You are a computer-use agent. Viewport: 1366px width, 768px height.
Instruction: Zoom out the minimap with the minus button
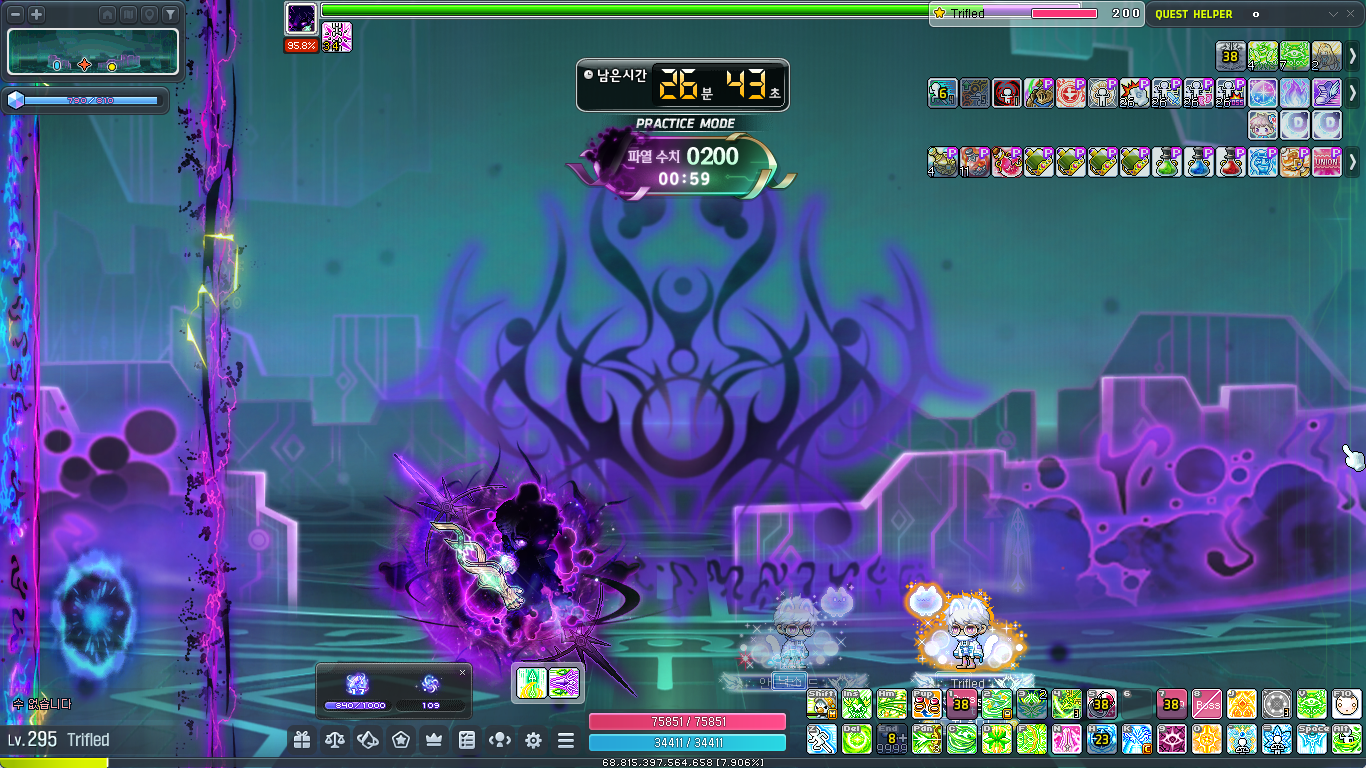(16, 15)
